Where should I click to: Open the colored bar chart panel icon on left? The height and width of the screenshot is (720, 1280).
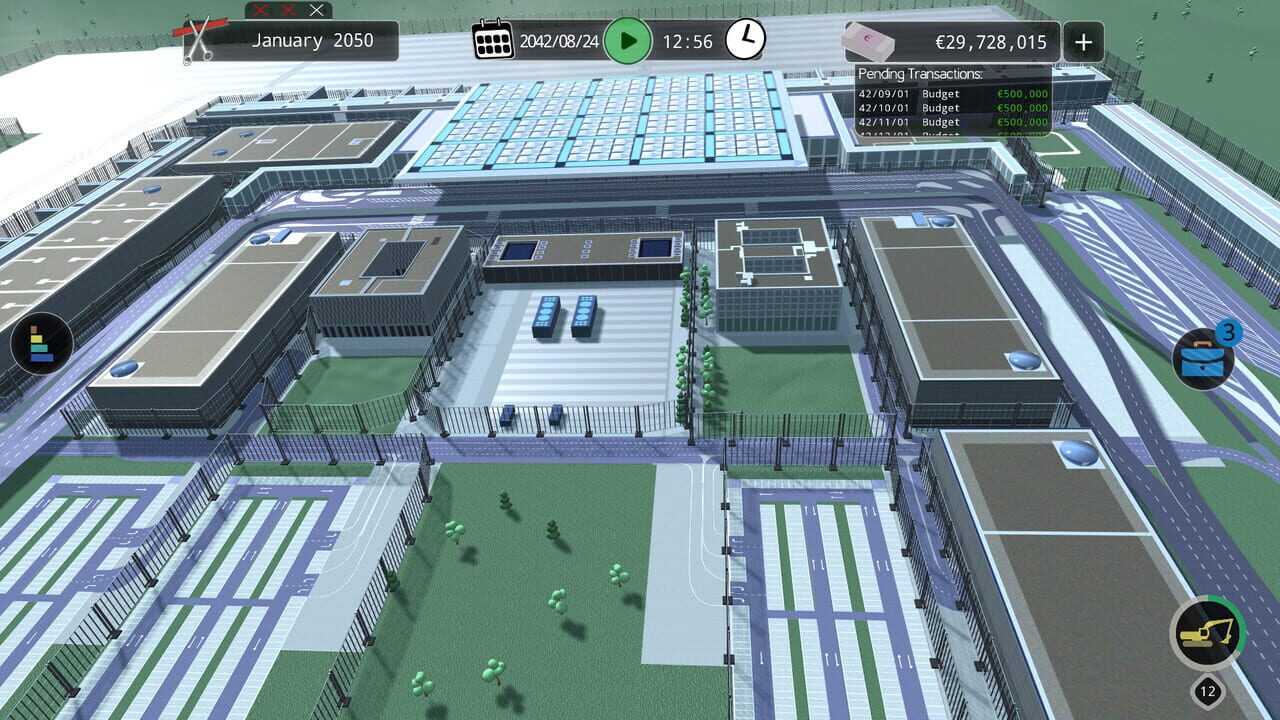(x=45, y=344)
